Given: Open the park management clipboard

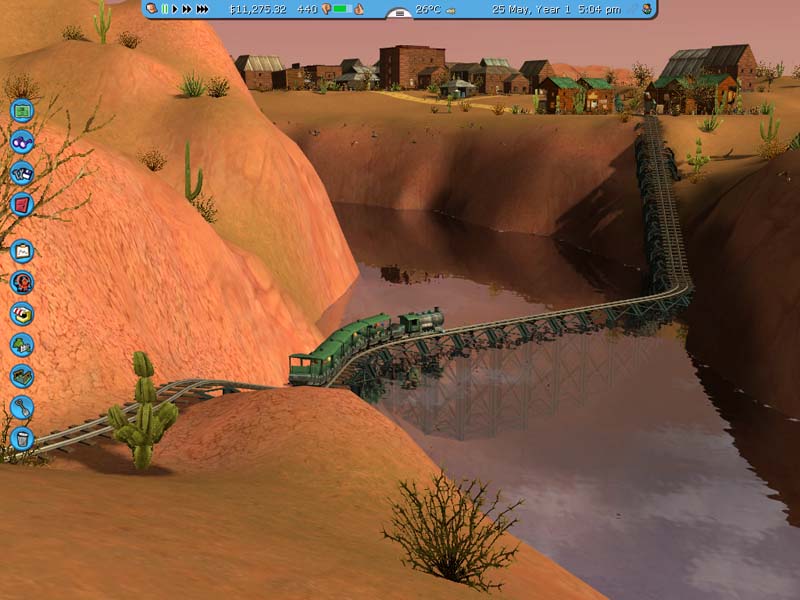Looking at the screenshot, I should (22, 251).
